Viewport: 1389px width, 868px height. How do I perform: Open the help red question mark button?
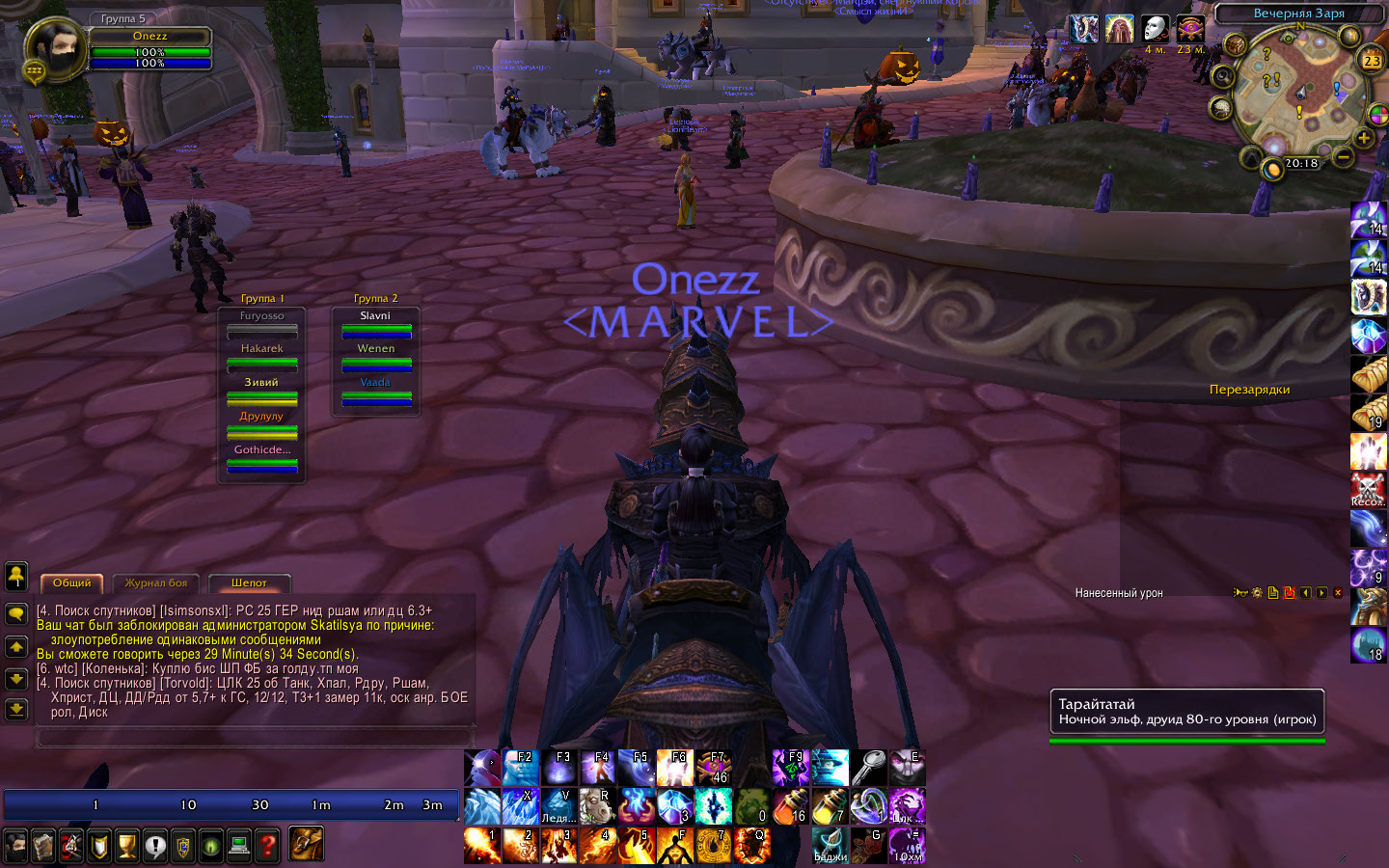point(267,846)
